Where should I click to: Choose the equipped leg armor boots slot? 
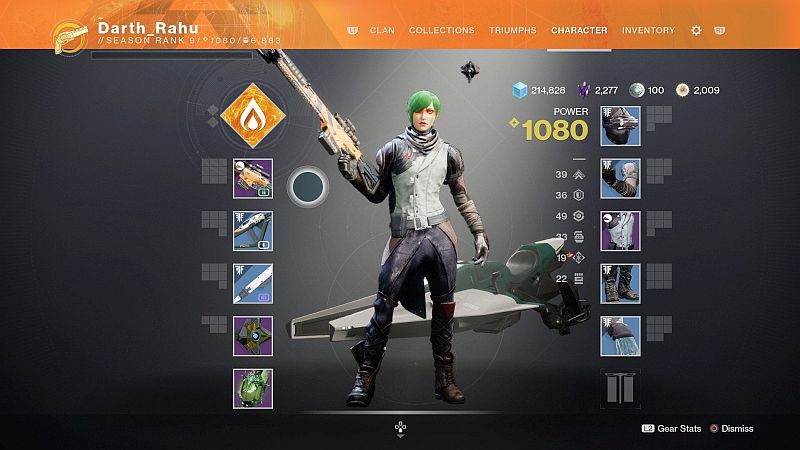[620, 283]
